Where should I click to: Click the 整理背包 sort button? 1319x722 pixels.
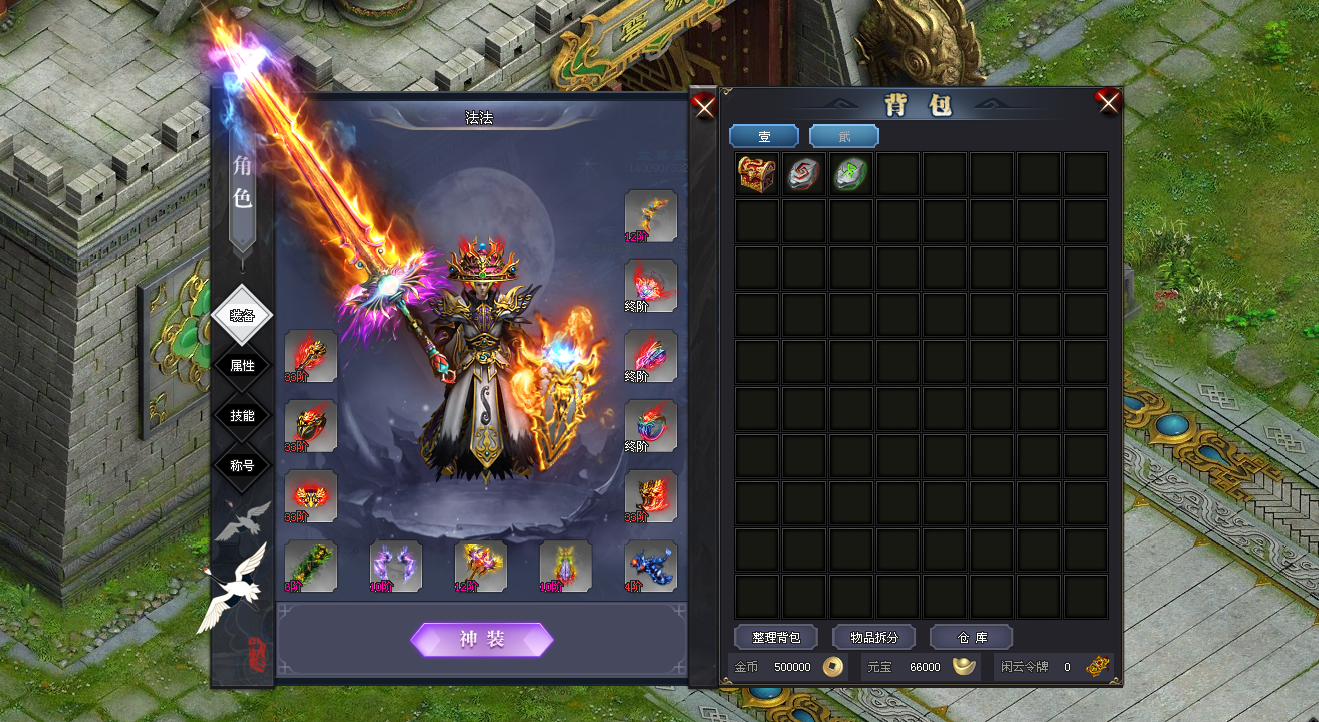775,637
